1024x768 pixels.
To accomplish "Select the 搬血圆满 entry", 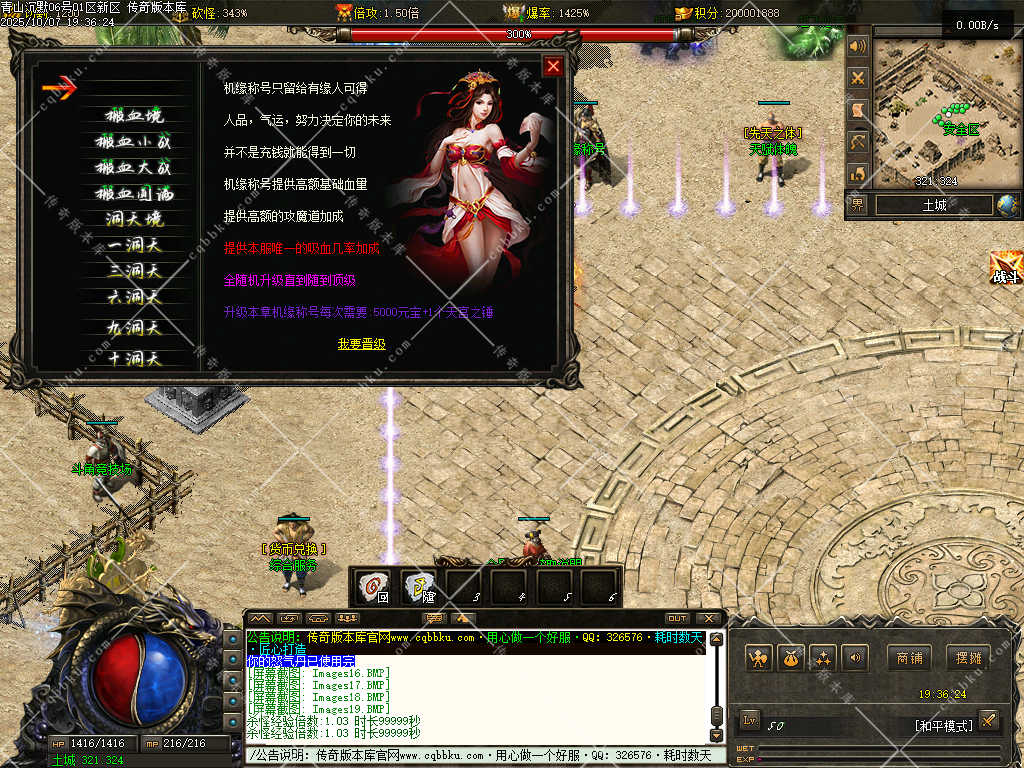I will (x=134, y=193).
